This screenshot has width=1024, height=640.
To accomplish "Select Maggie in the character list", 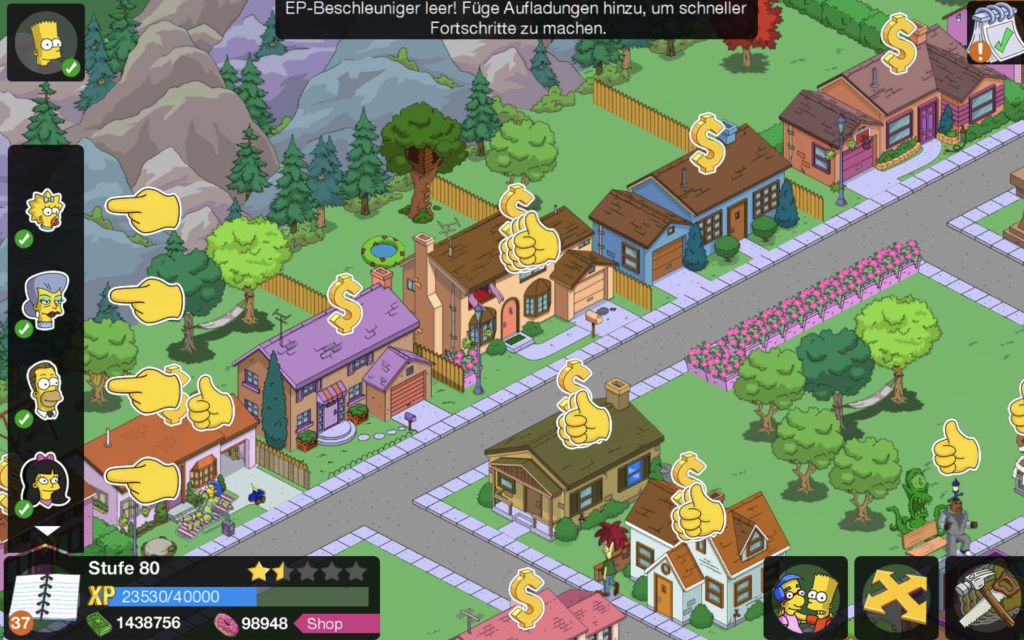I will click(45, 210).
